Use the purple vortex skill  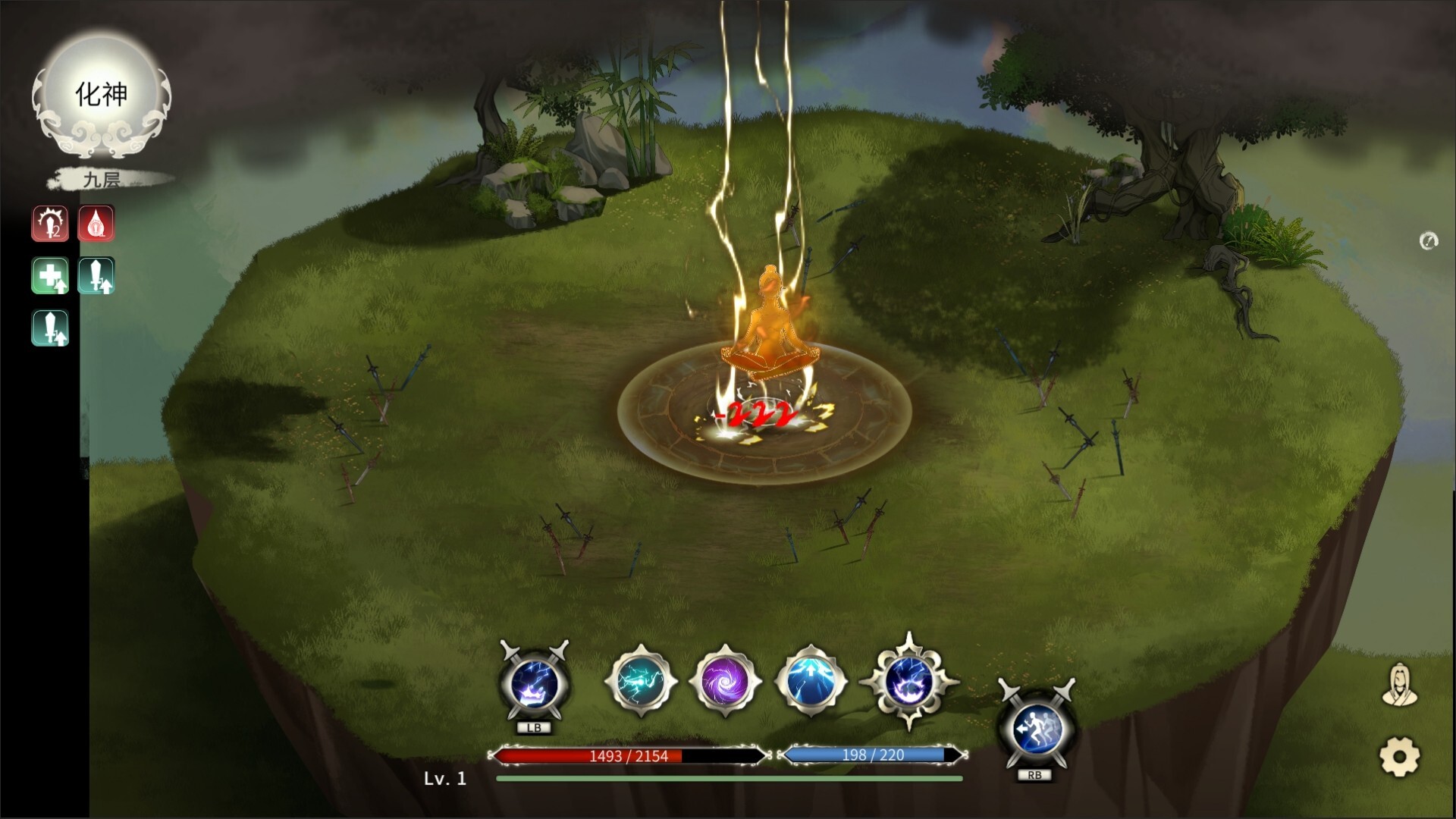click(x=724, y=682)
